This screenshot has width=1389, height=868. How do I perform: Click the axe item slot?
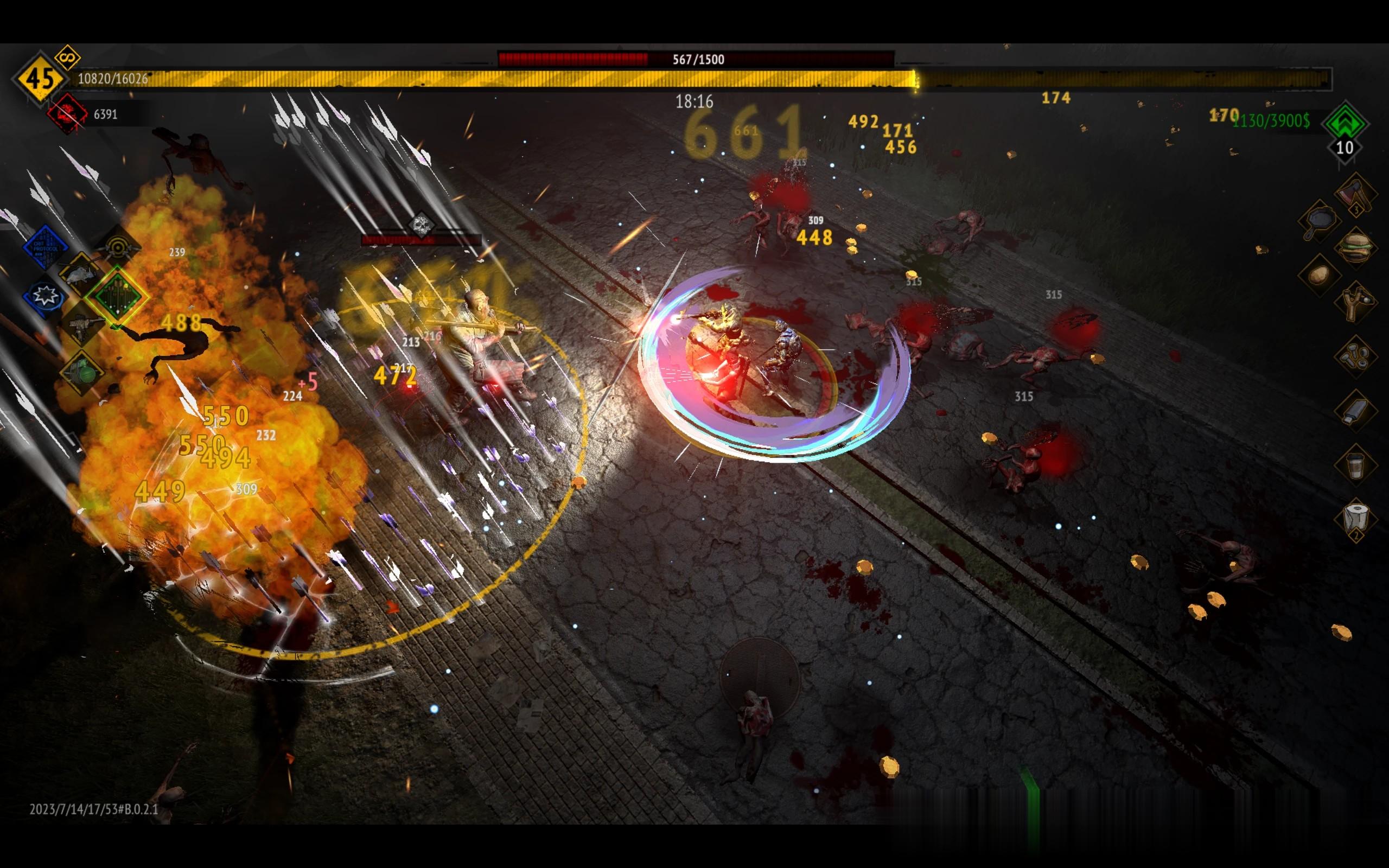(1356, 194)
